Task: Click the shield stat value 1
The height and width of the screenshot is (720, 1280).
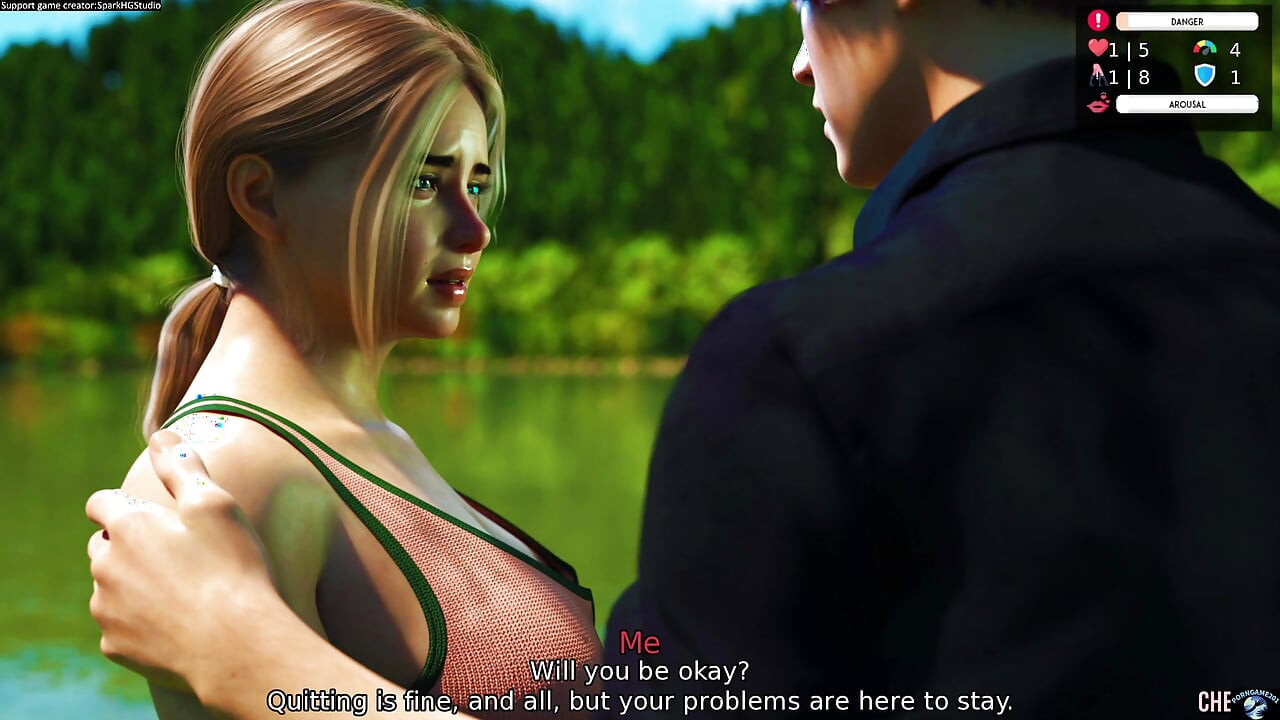Action: pos(1235,77)
